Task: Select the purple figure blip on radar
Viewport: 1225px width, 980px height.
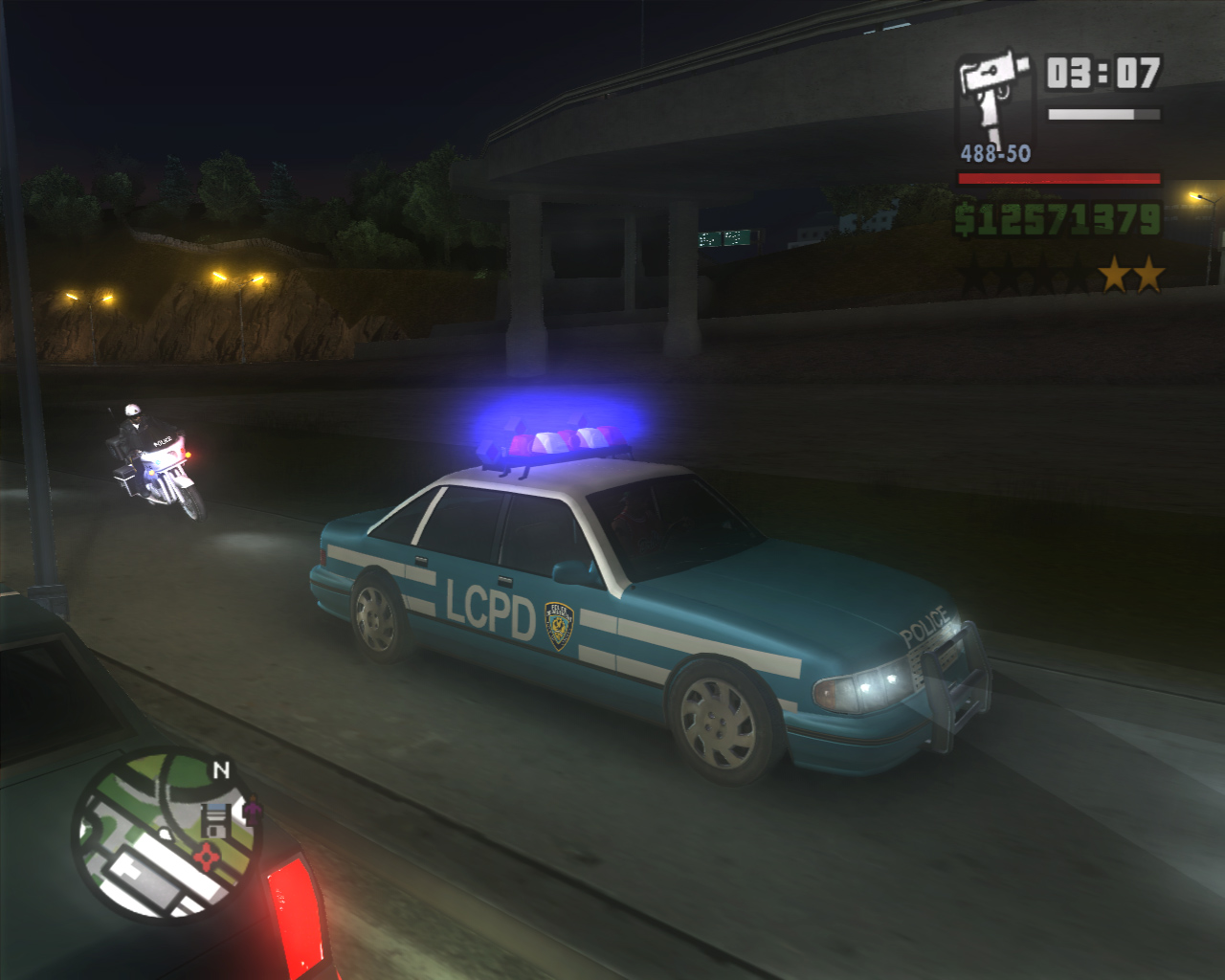Action: click(x=252, y=813)
